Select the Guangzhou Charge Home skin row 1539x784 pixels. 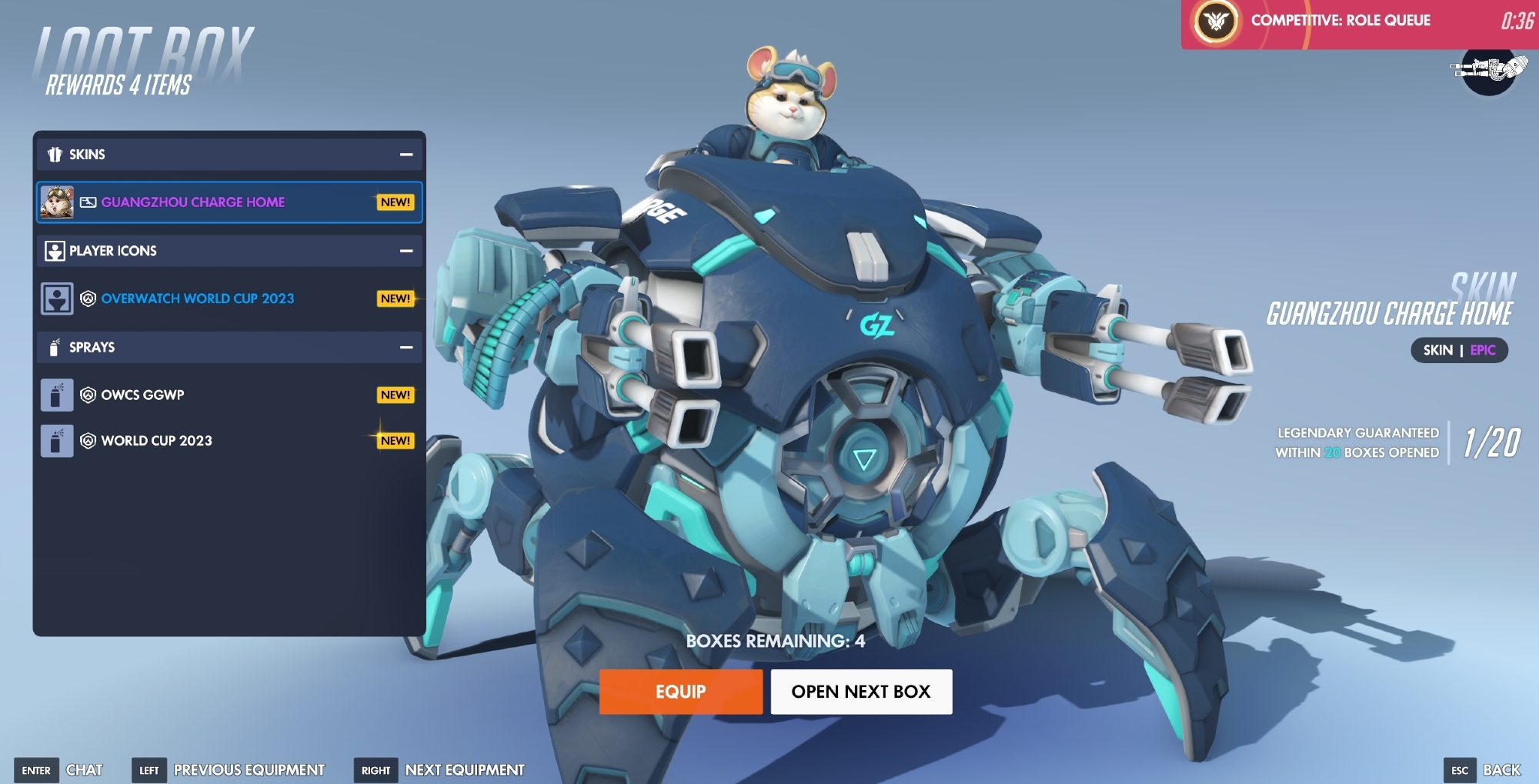(x=229, y=202)
